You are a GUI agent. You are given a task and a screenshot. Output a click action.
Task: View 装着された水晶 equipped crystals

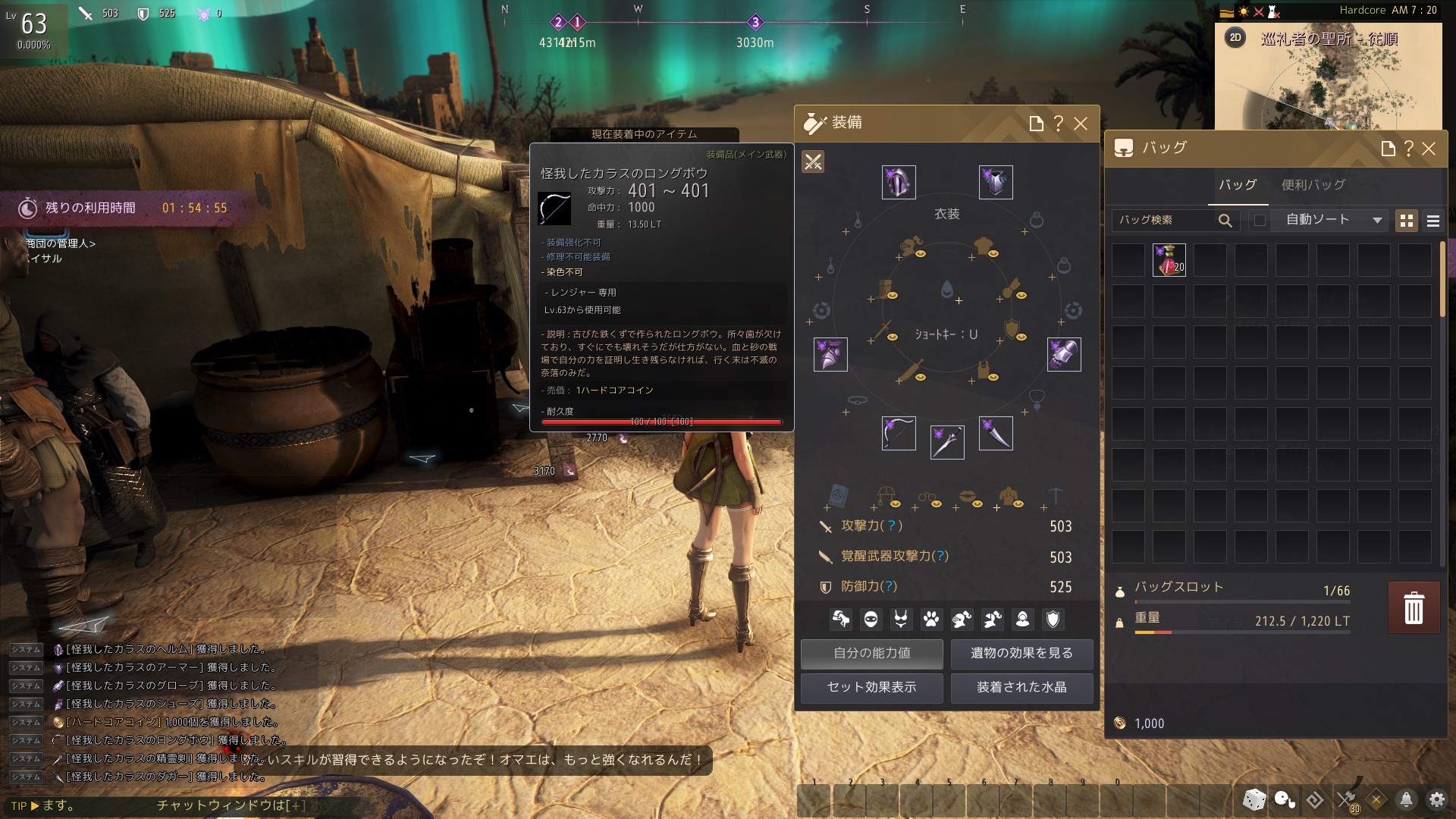pos(1021,688)
